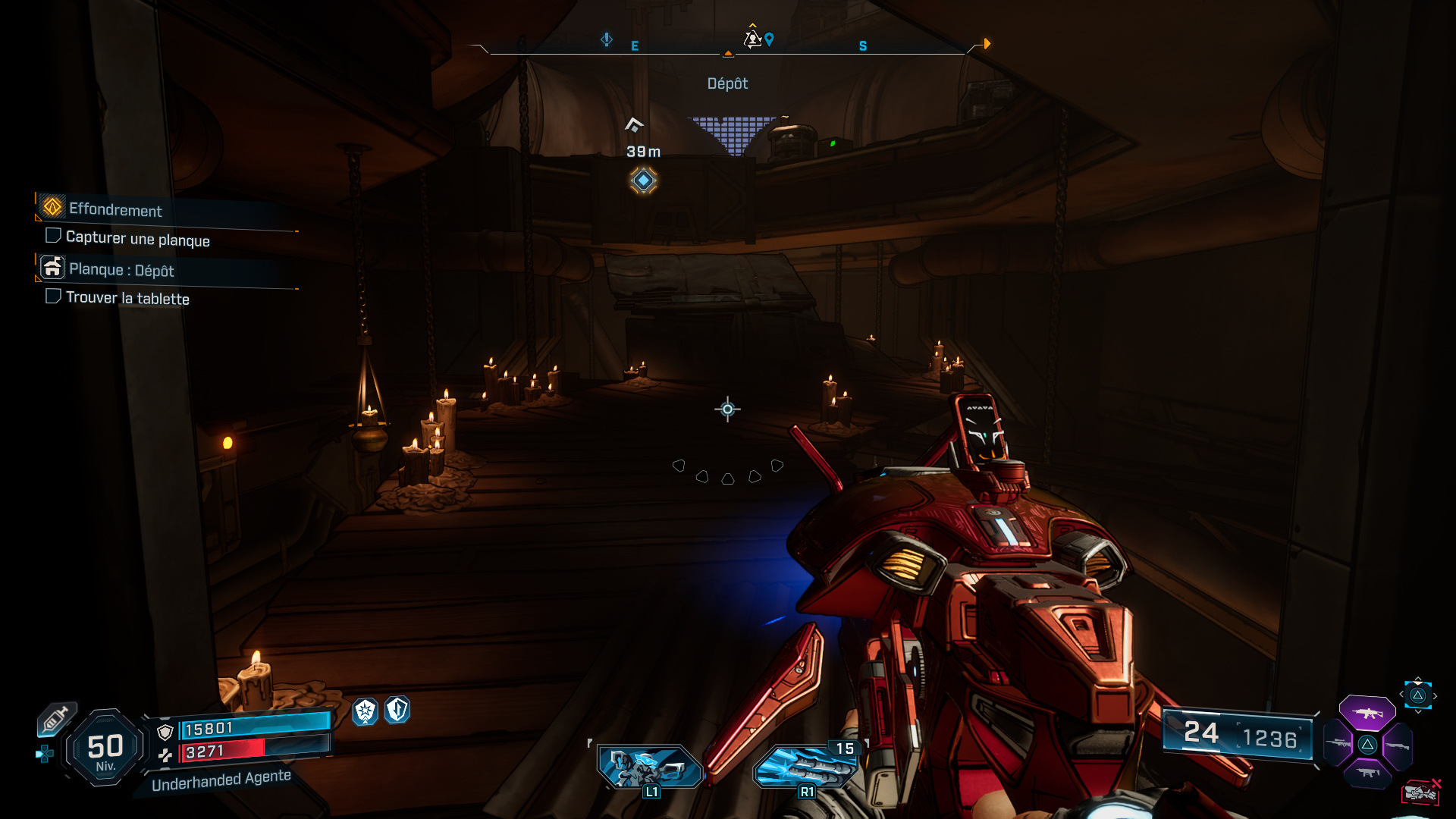The height and width of the screenshot is (819, 1456).
Task: Check the Trouver la tablette objective box
Action: pos(53,296)
